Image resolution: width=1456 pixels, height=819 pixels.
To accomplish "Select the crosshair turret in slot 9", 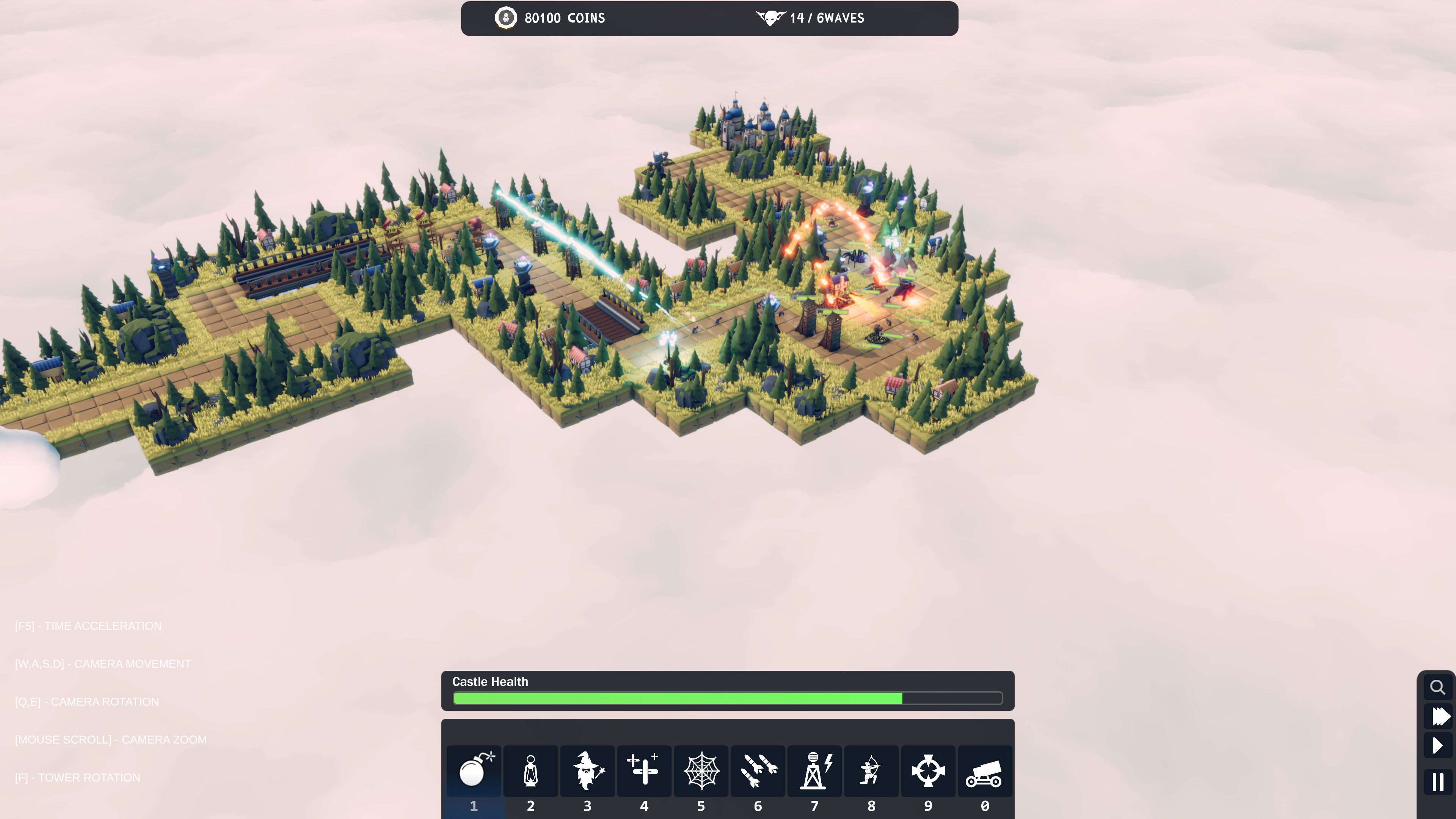I will (928, 772).
